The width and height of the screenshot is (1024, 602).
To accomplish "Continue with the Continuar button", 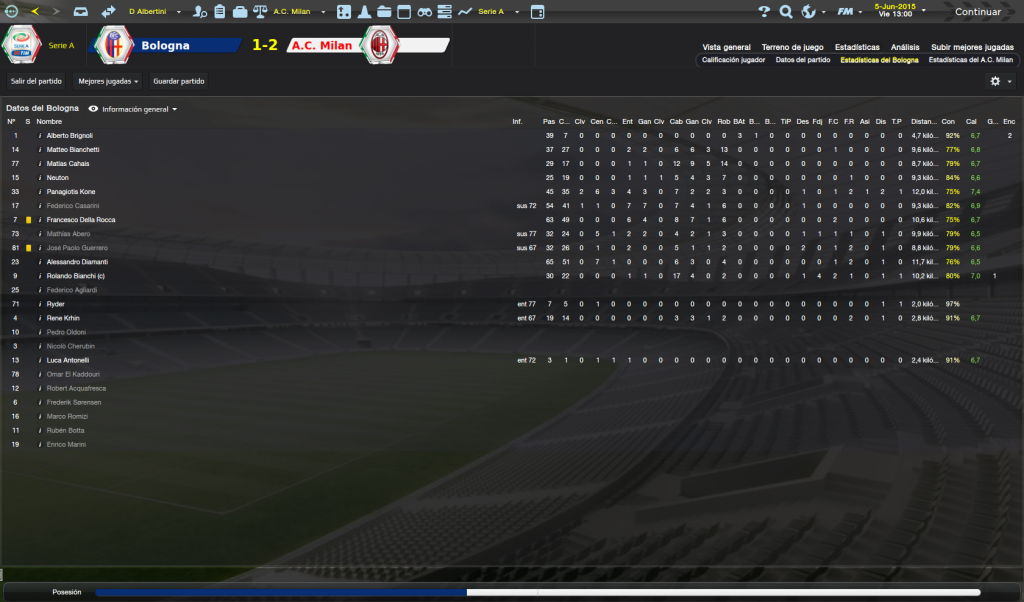I will tap(977, 12).
